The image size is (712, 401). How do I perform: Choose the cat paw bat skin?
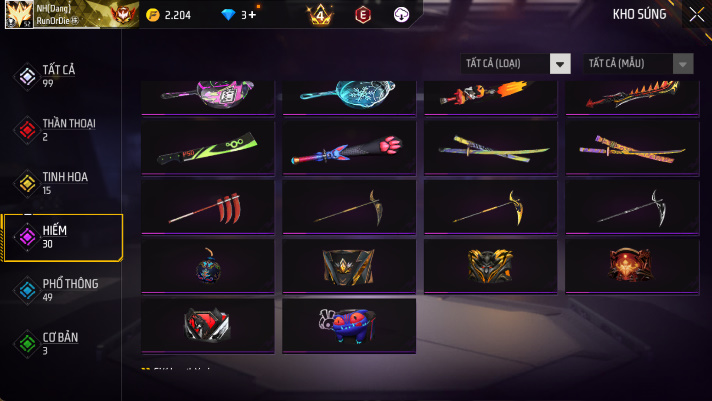348,148
